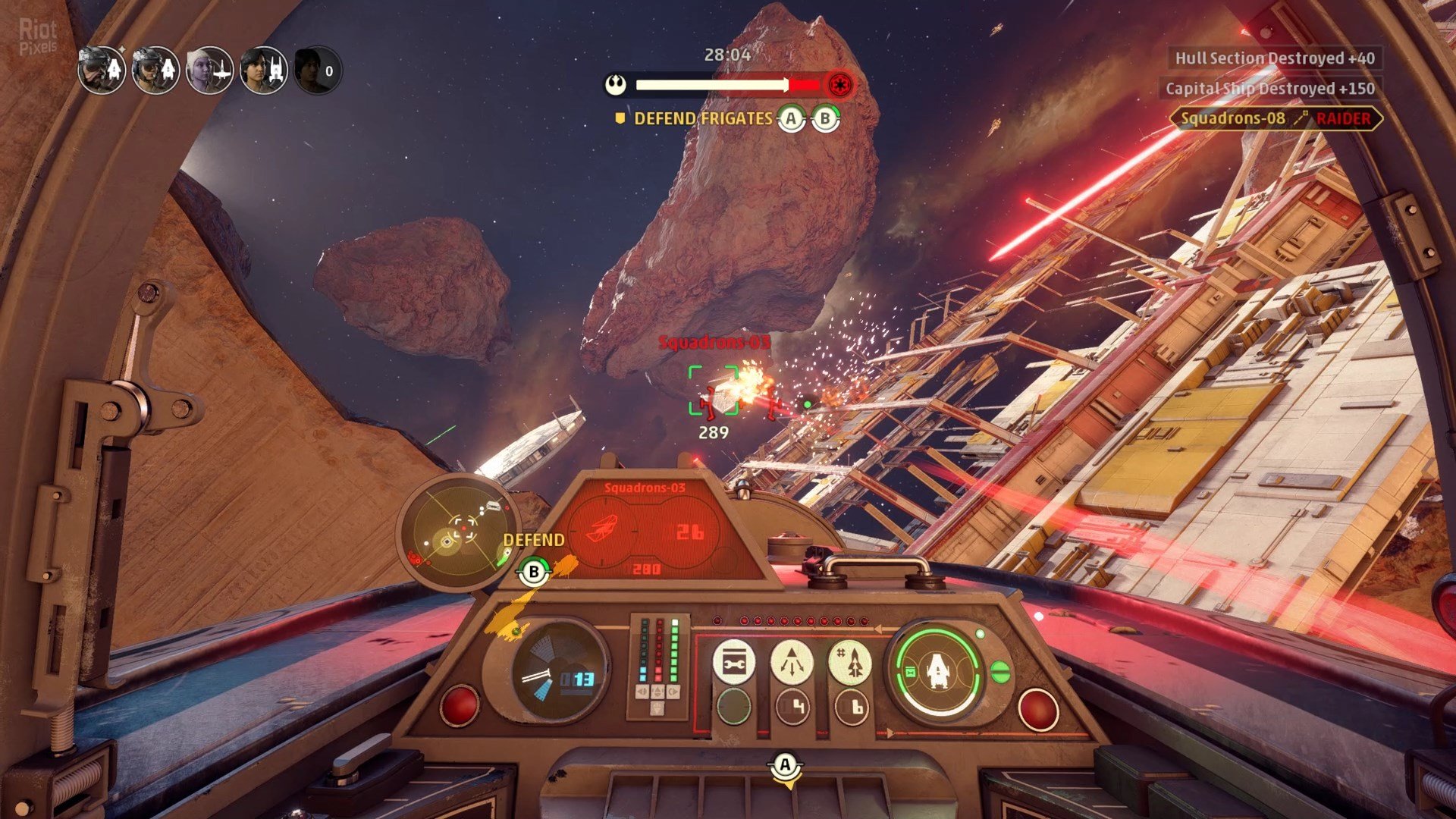
Task: Select the Squadrons-08 Raider kill feed entry
Action: [x=1276, y=118]
